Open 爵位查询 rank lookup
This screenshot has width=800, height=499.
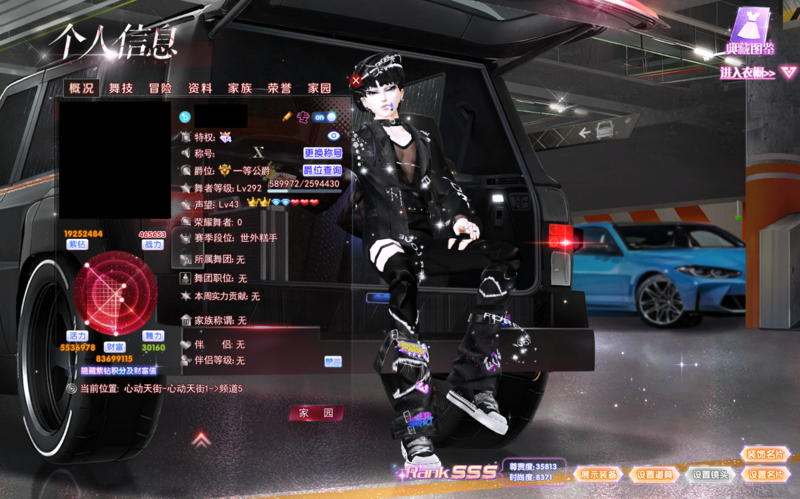(x=322, y=171)
